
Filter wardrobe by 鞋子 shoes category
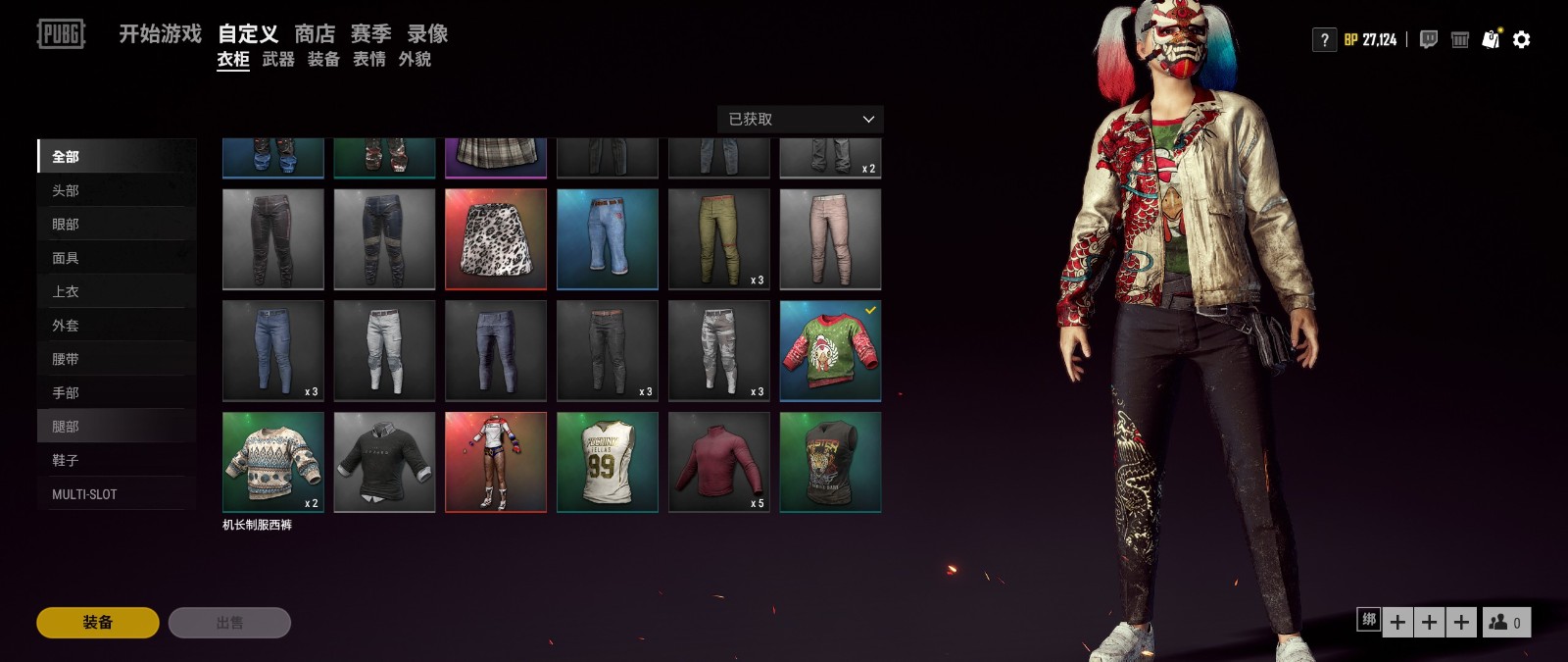[66, 460]
